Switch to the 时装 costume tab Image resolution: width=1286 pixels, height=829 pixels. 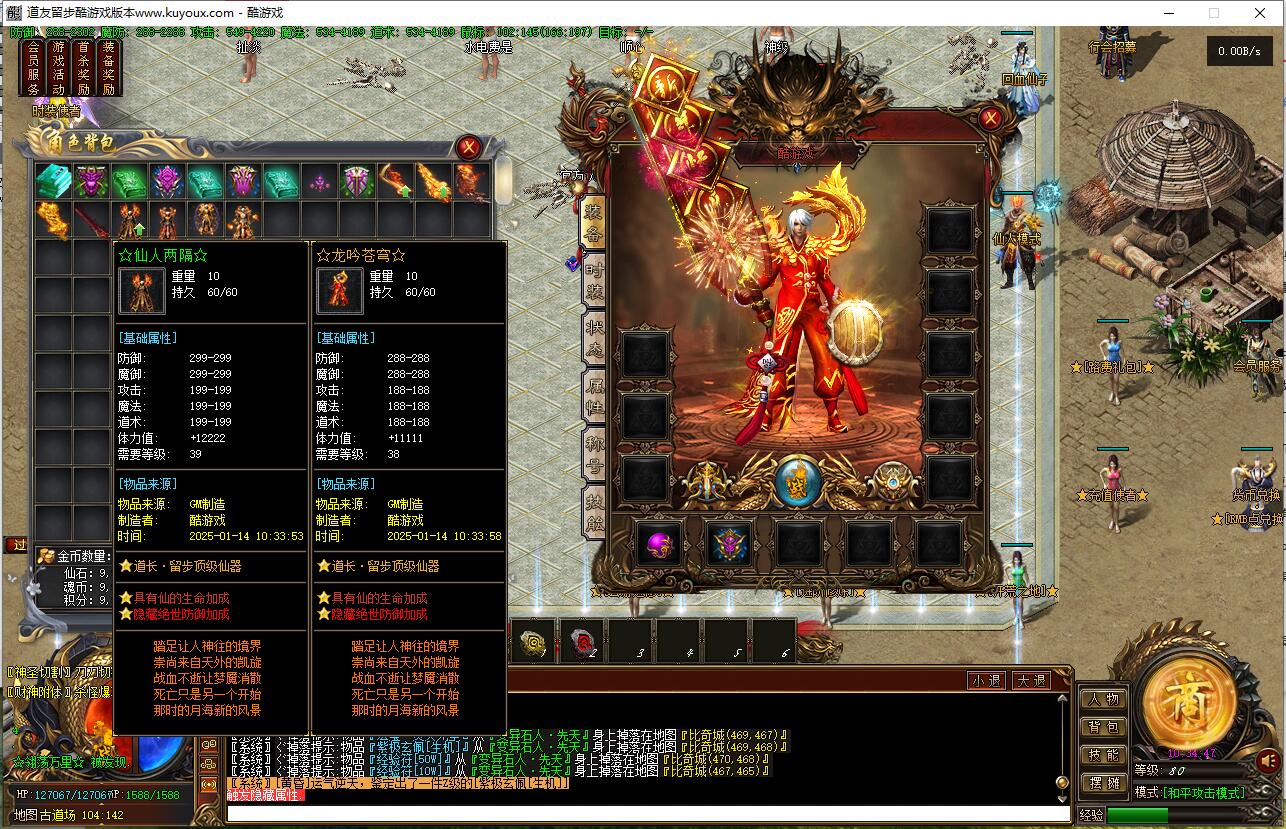pos(594,282)
